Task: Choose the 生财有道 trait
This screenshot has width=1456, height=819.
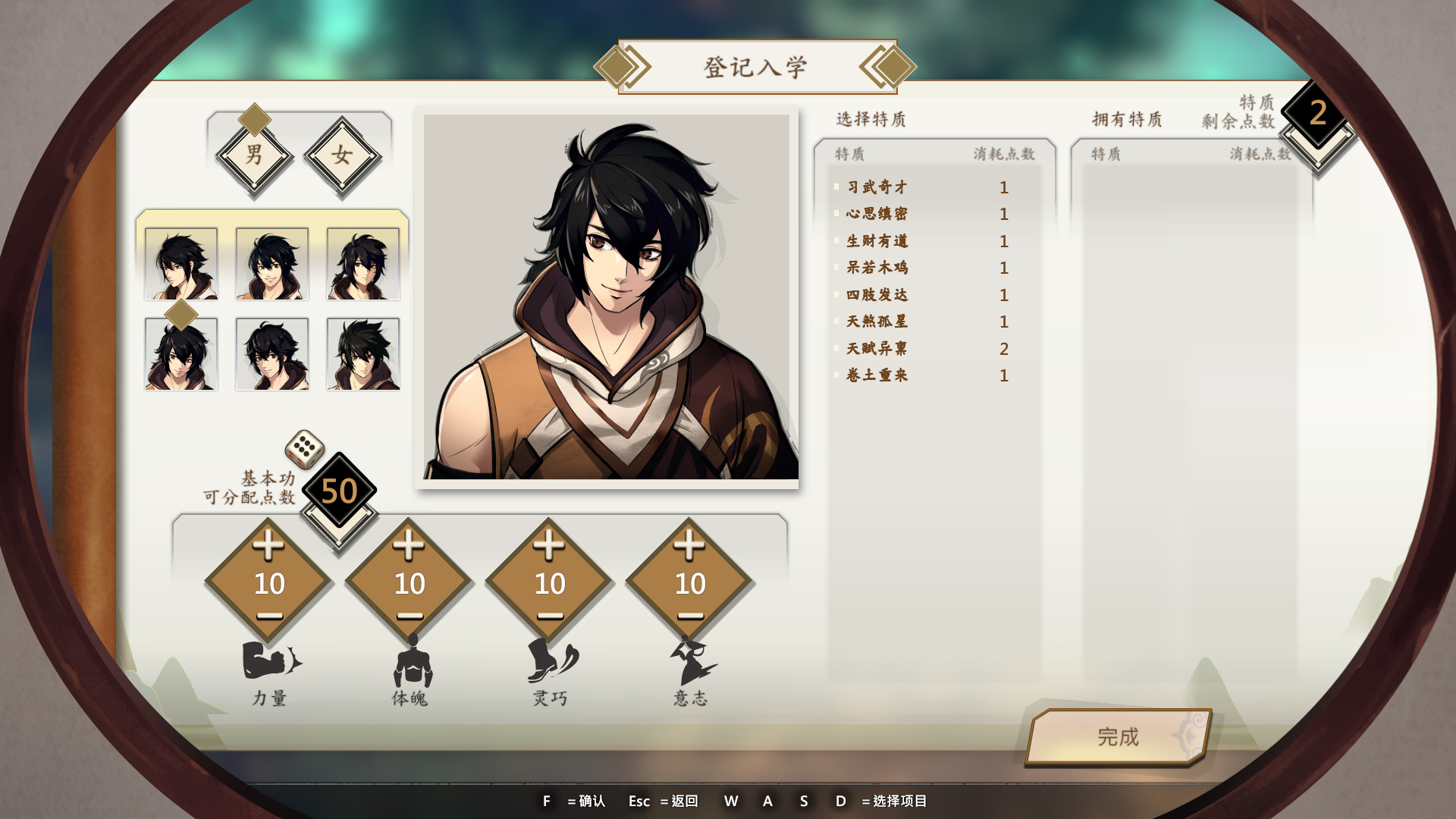Action: tap(877, 241)
